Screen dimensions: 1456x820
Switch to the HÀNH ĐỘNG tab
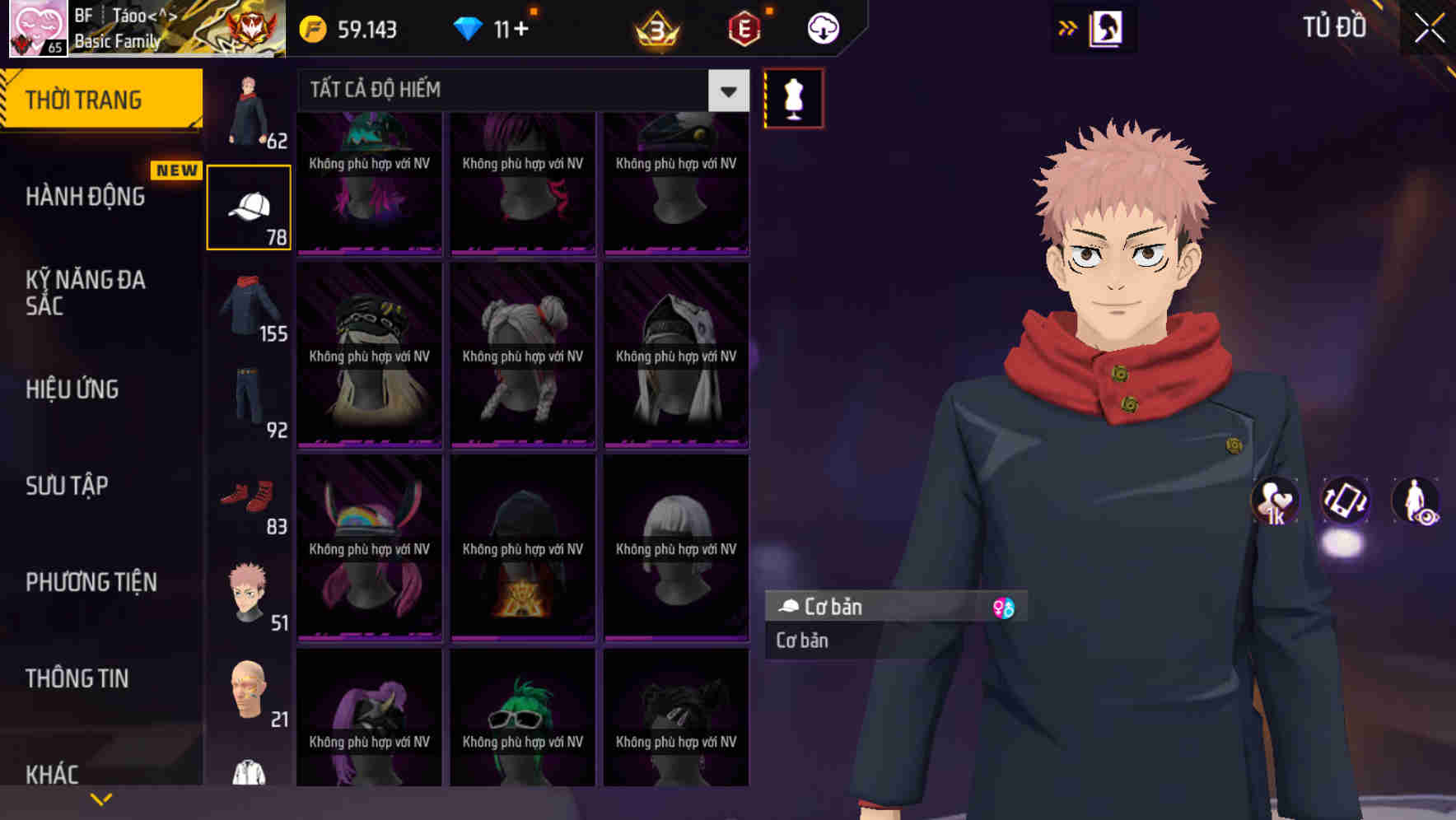click(x=86, y=196)
